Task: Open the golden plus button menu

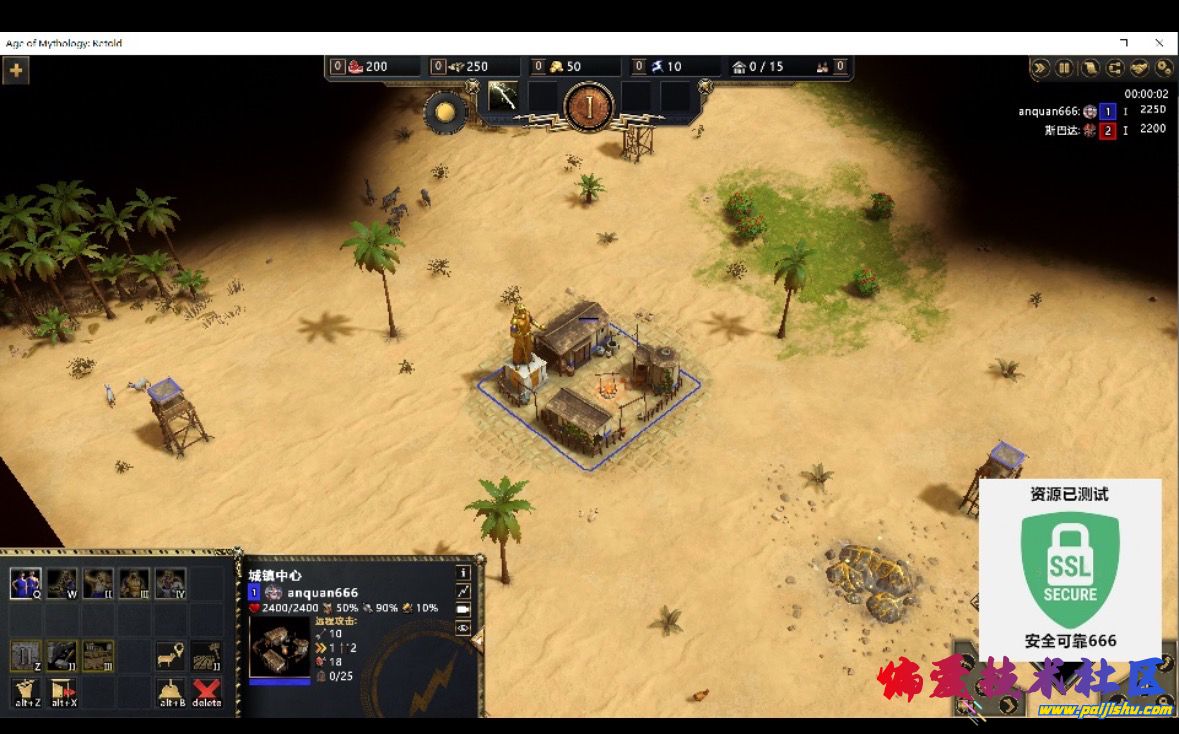Action: [16, 71]
